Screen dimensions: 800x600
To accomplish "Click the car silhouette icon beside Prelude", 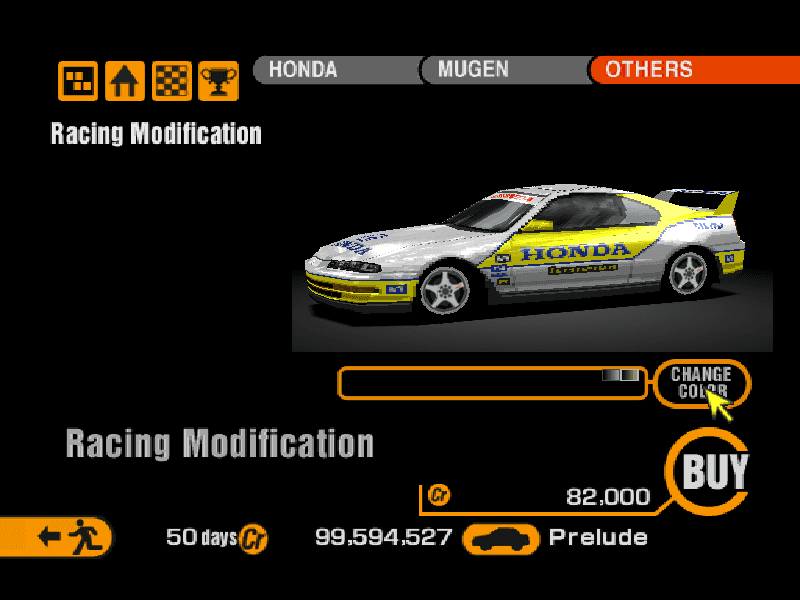I will tap(501, 539).
